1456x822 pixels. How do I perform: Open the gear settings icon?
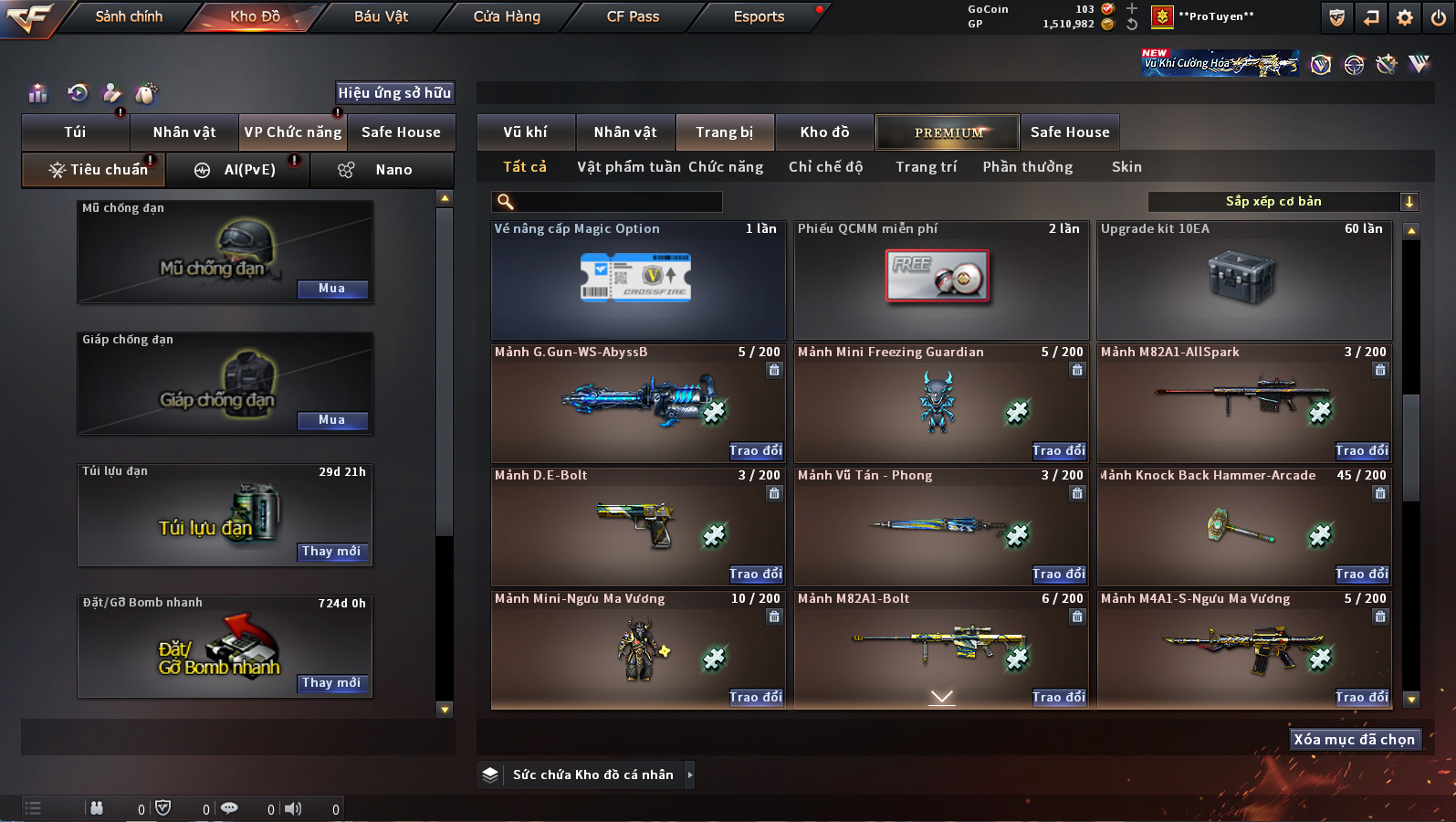point(1405,17)
